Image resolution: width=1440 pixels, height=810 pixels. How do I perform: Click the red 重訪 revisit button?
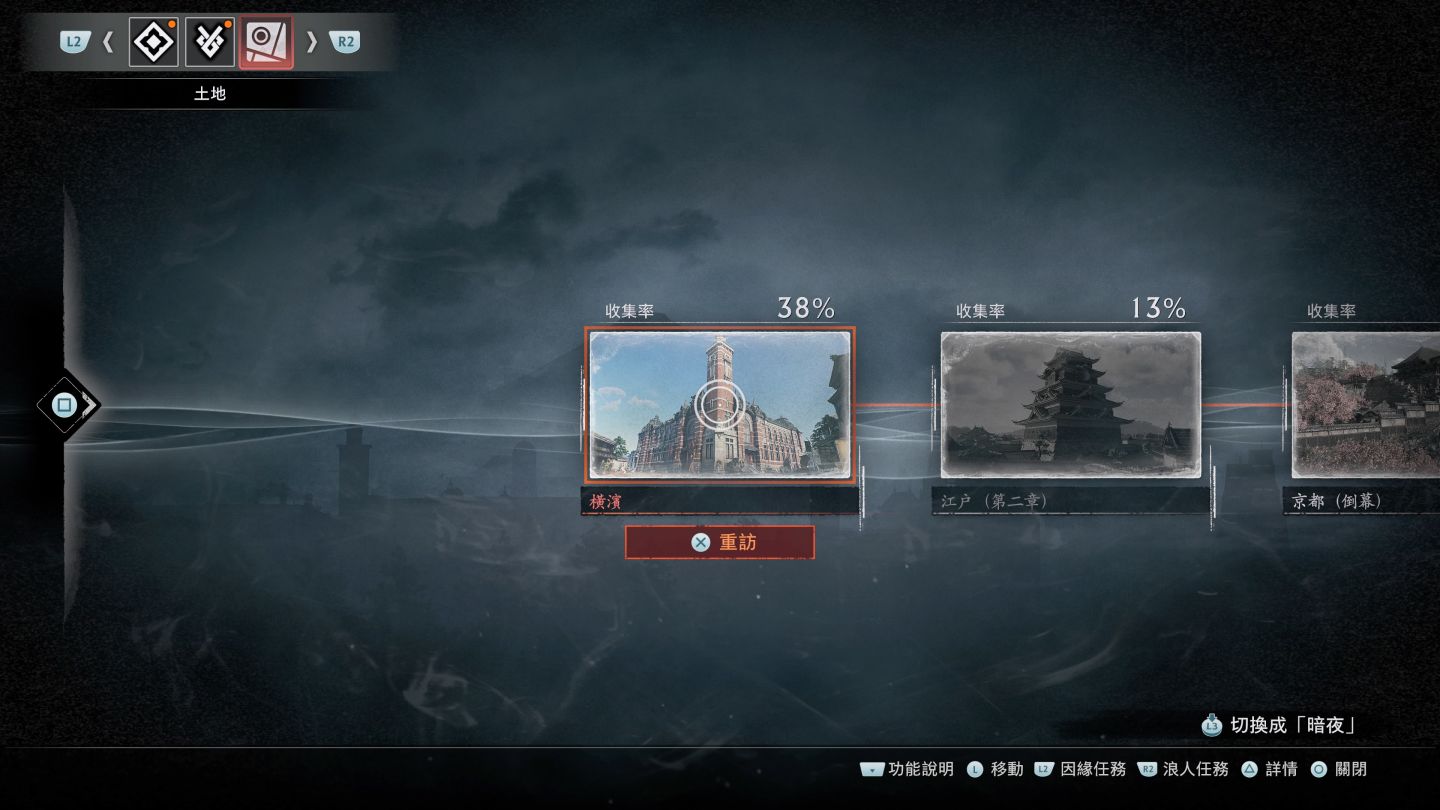[719, 542]
